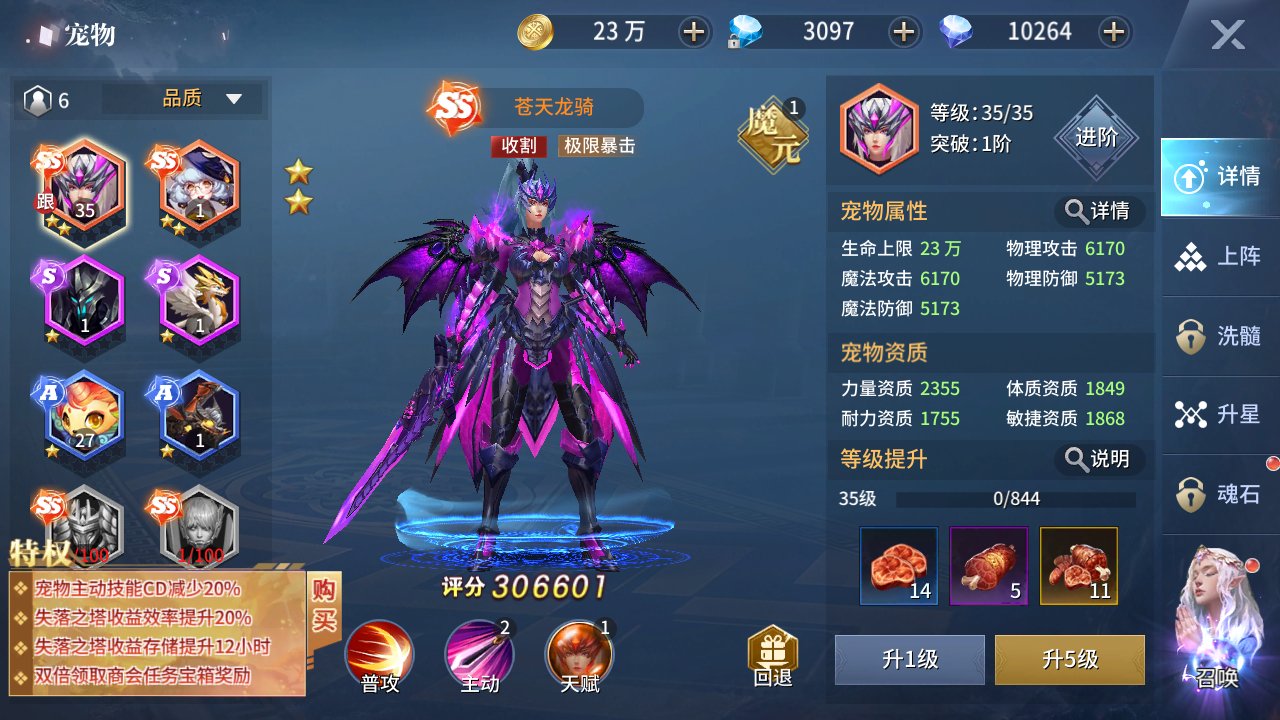Image resolution: width=1280 pixels, height=720 pixels.
Task: Upgrade pet by one level with 升1级
Action: coord(909,660)
